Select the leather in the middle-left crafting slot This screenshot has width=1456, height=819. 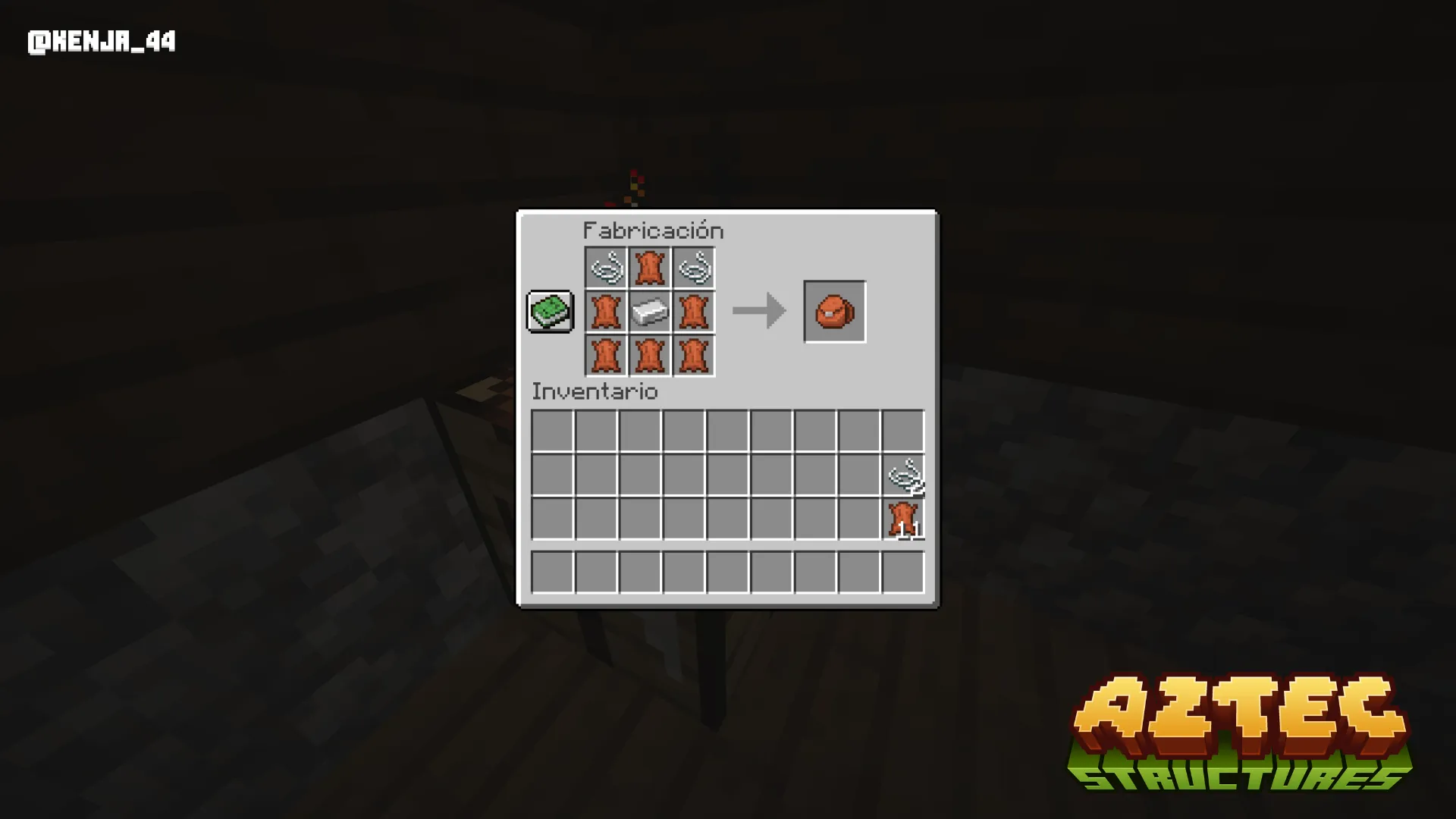coord(607,312)
